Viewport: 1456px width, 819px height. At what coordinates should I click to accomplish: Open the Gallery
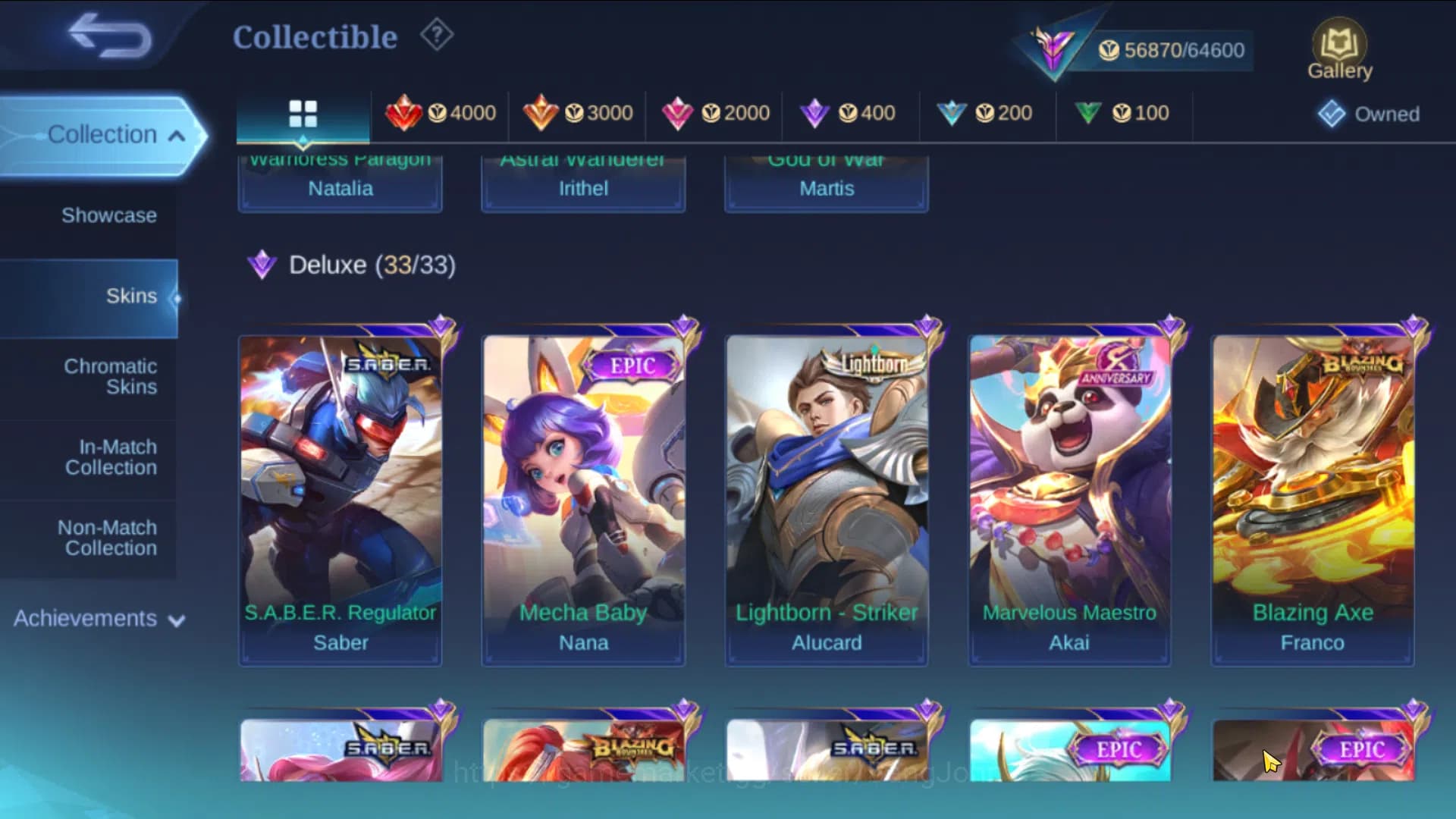pos(1339,45)
